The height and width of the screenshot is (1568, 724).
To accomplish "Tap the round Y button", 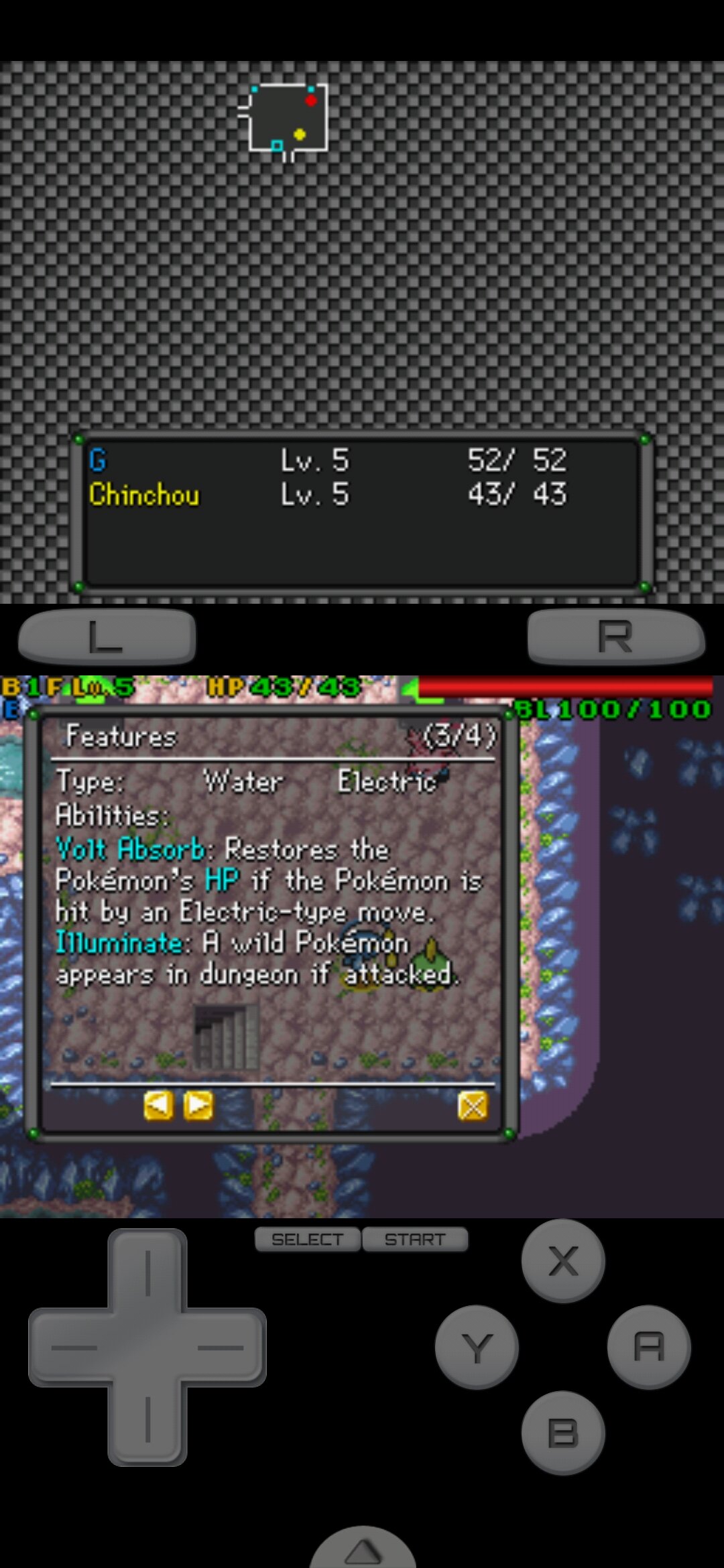I will click(477, 1347).
